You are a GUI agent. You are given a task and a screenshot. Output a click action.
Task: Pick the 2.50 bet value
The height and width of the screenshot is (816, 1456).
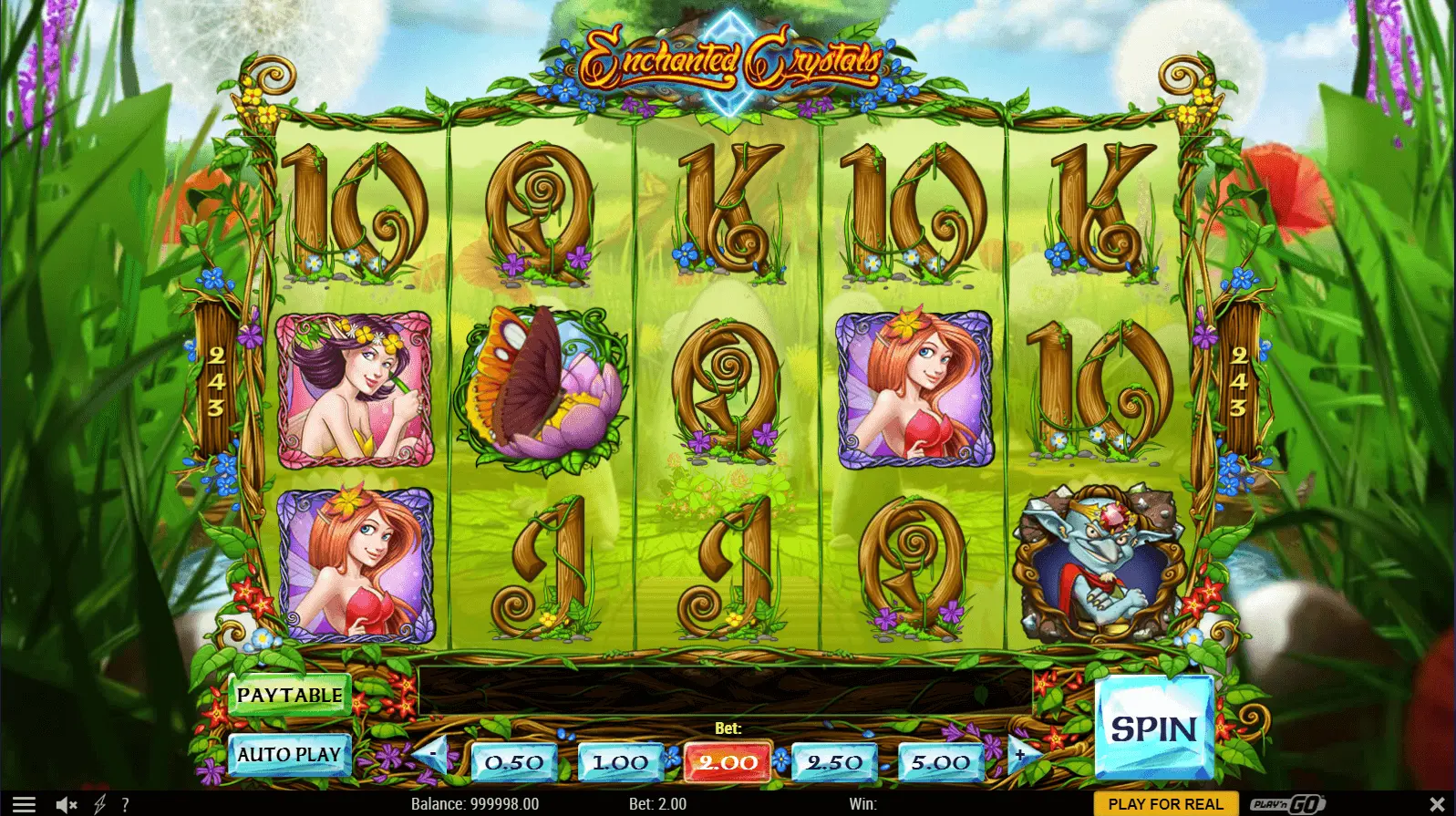(834, 762)
